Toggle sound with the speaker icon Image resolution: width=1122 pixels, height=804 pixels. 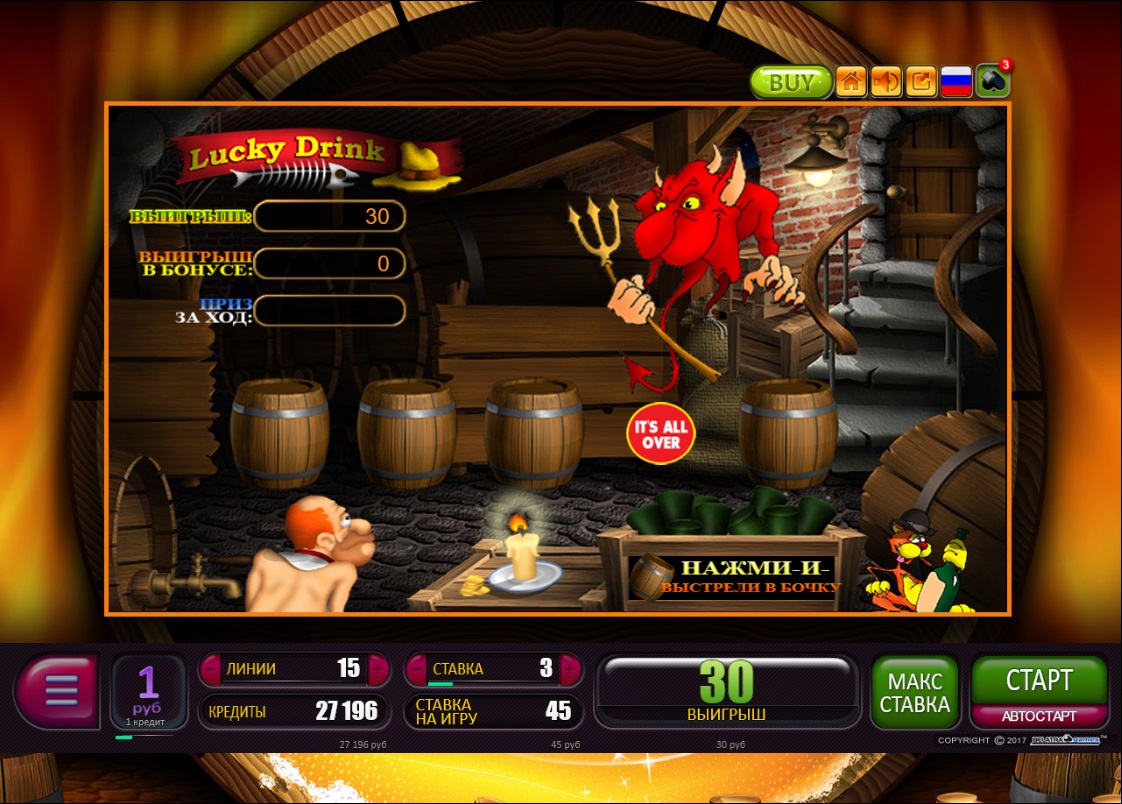pyautogui.click(x=886, y=82)
